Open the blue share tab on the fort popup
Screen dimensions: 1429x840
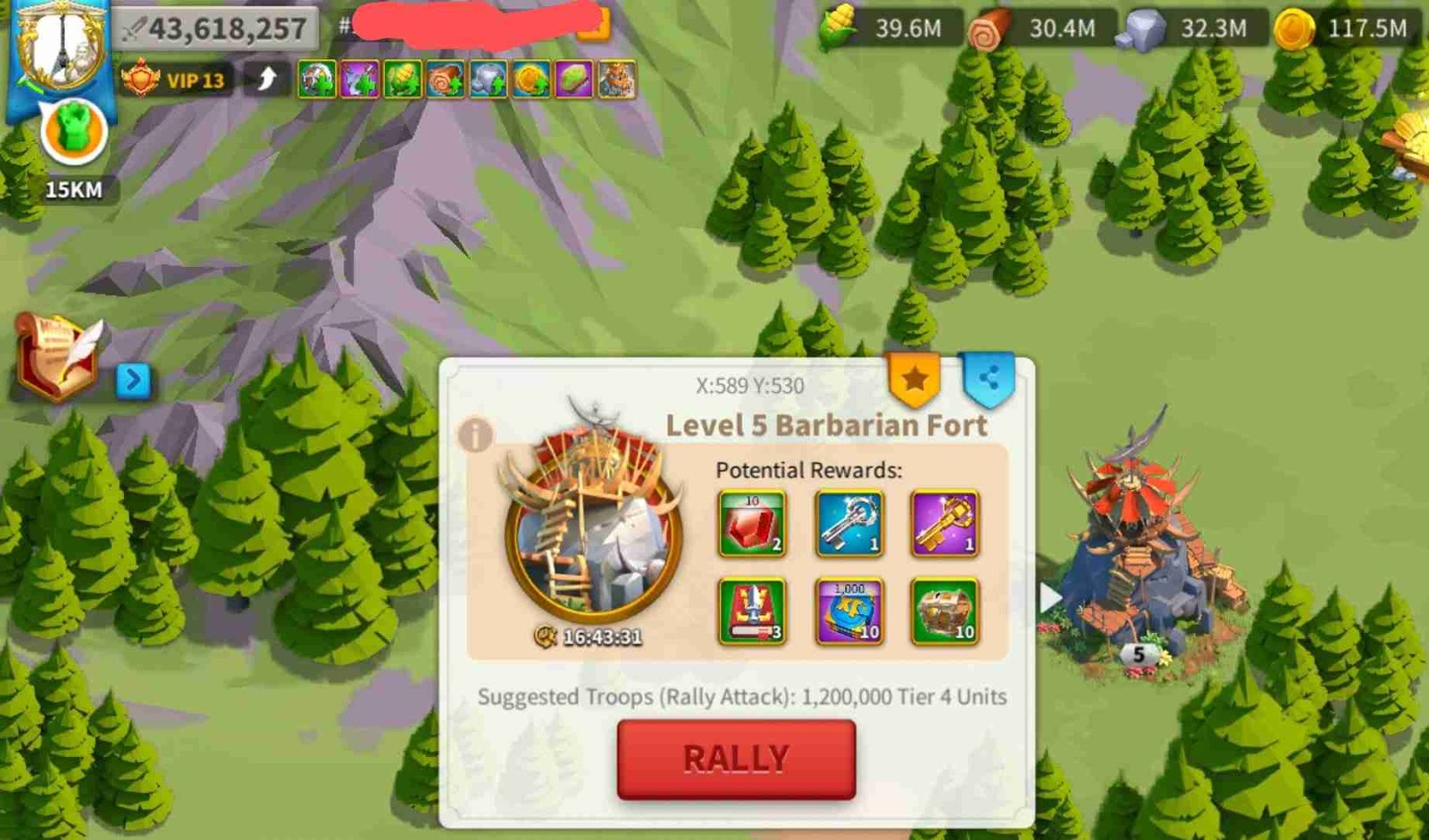click(987, 378)
